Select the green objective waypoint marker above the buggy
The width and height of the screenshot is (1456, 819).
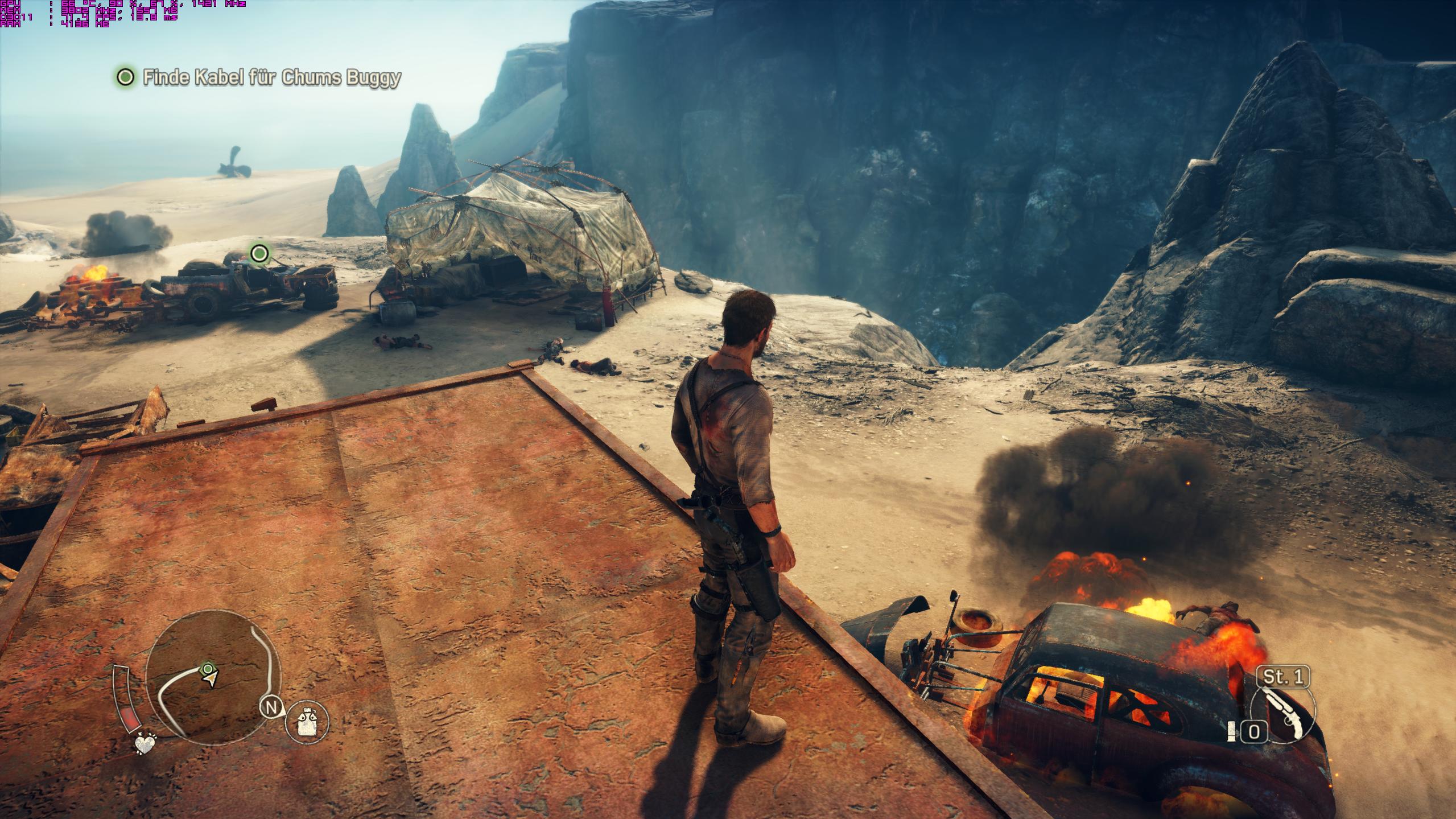pos(259,253)
